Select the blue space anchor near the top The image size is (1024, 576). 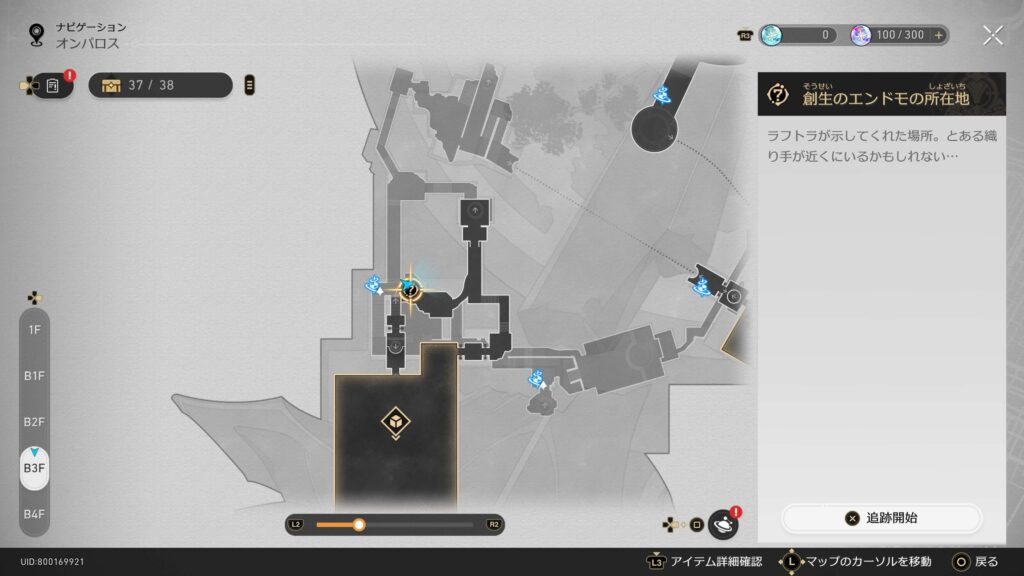(x=661, y=95)
